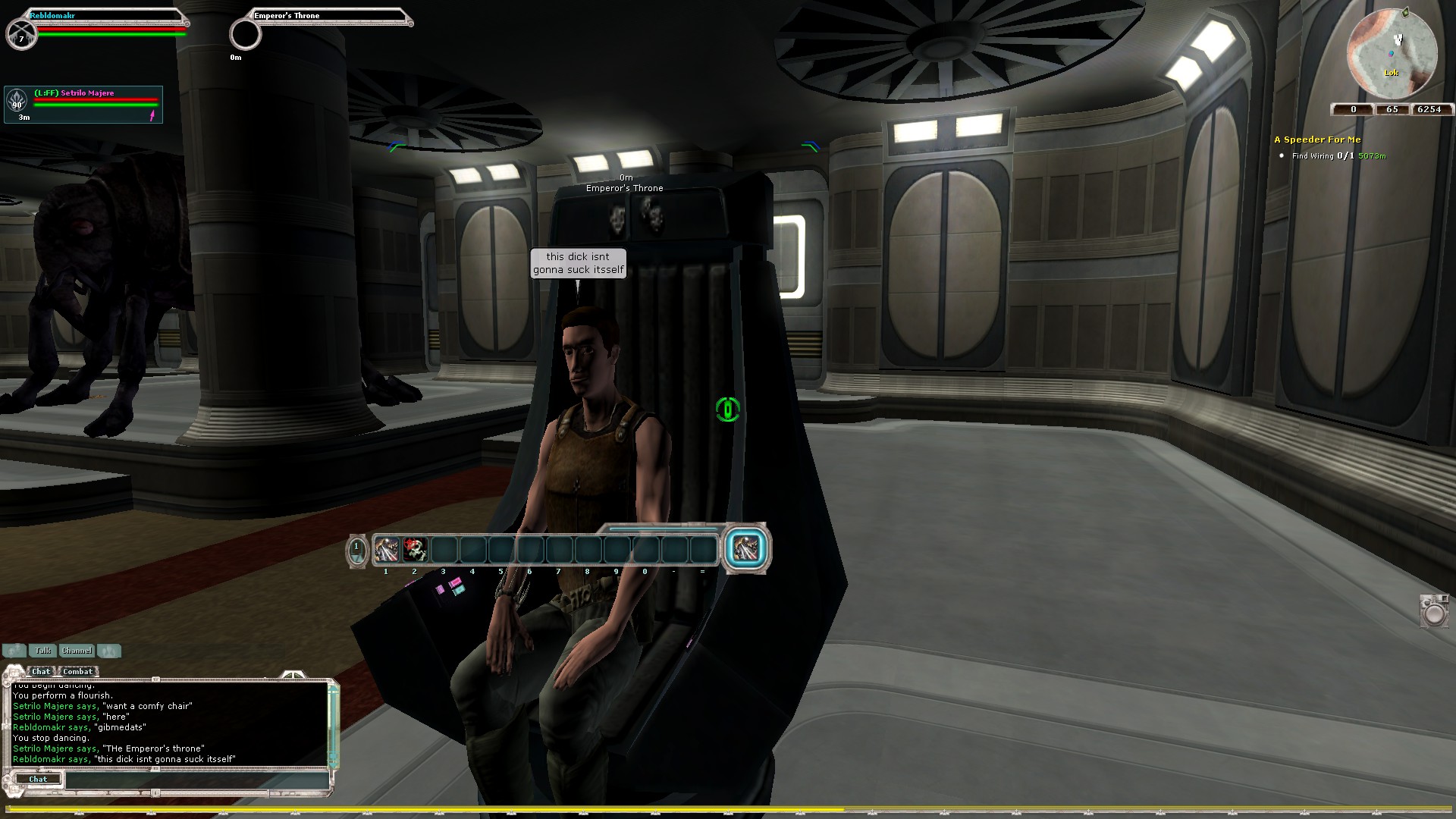The height and width of the screenshot is (819, 1456).
Task: Click the faces icon left of Talk
Action: point(14,651)
